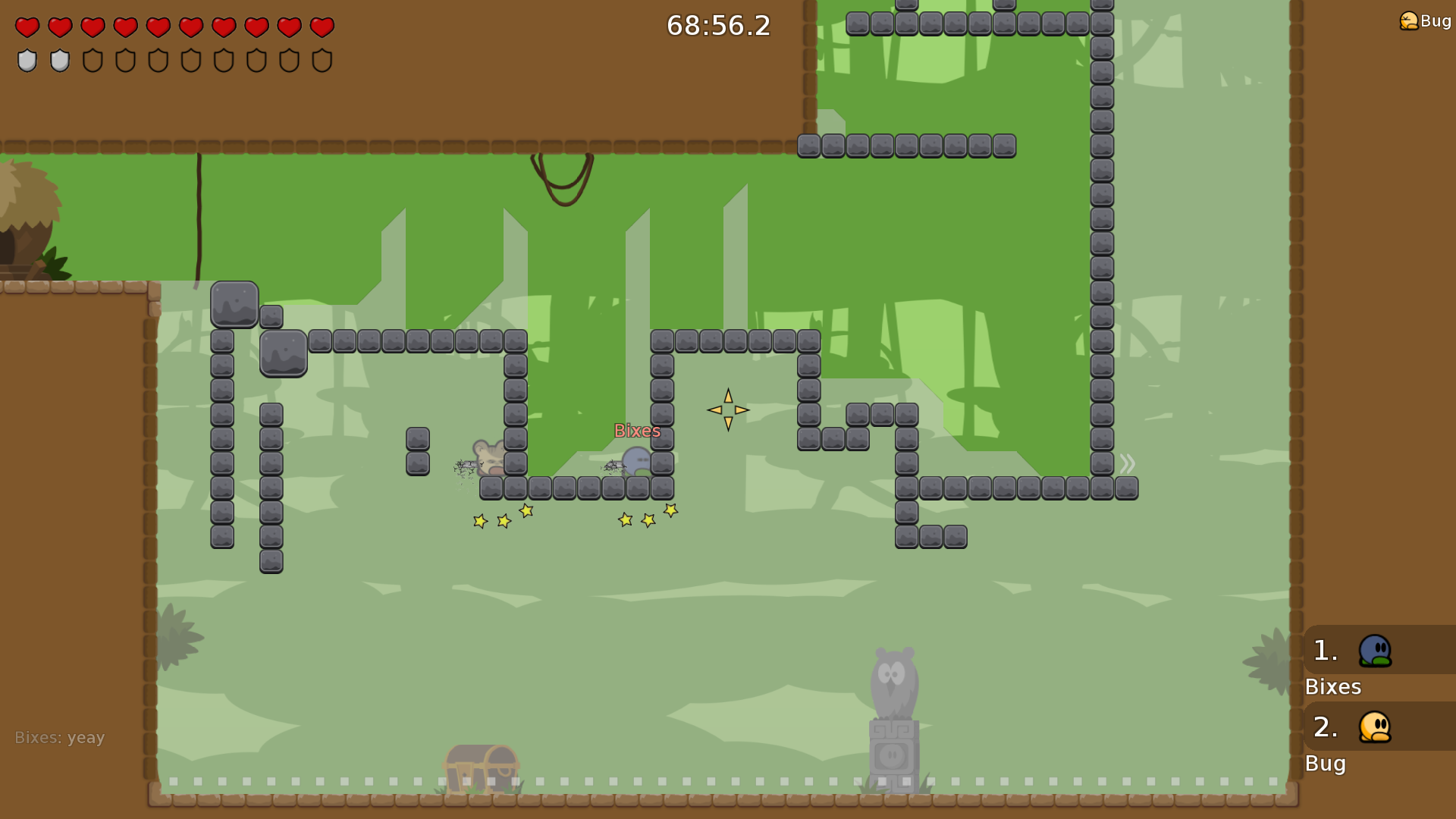Click the grey double-chevron finish marker near the right wall
Viewport: 1456px width, 819px height.
(1127, 464)
